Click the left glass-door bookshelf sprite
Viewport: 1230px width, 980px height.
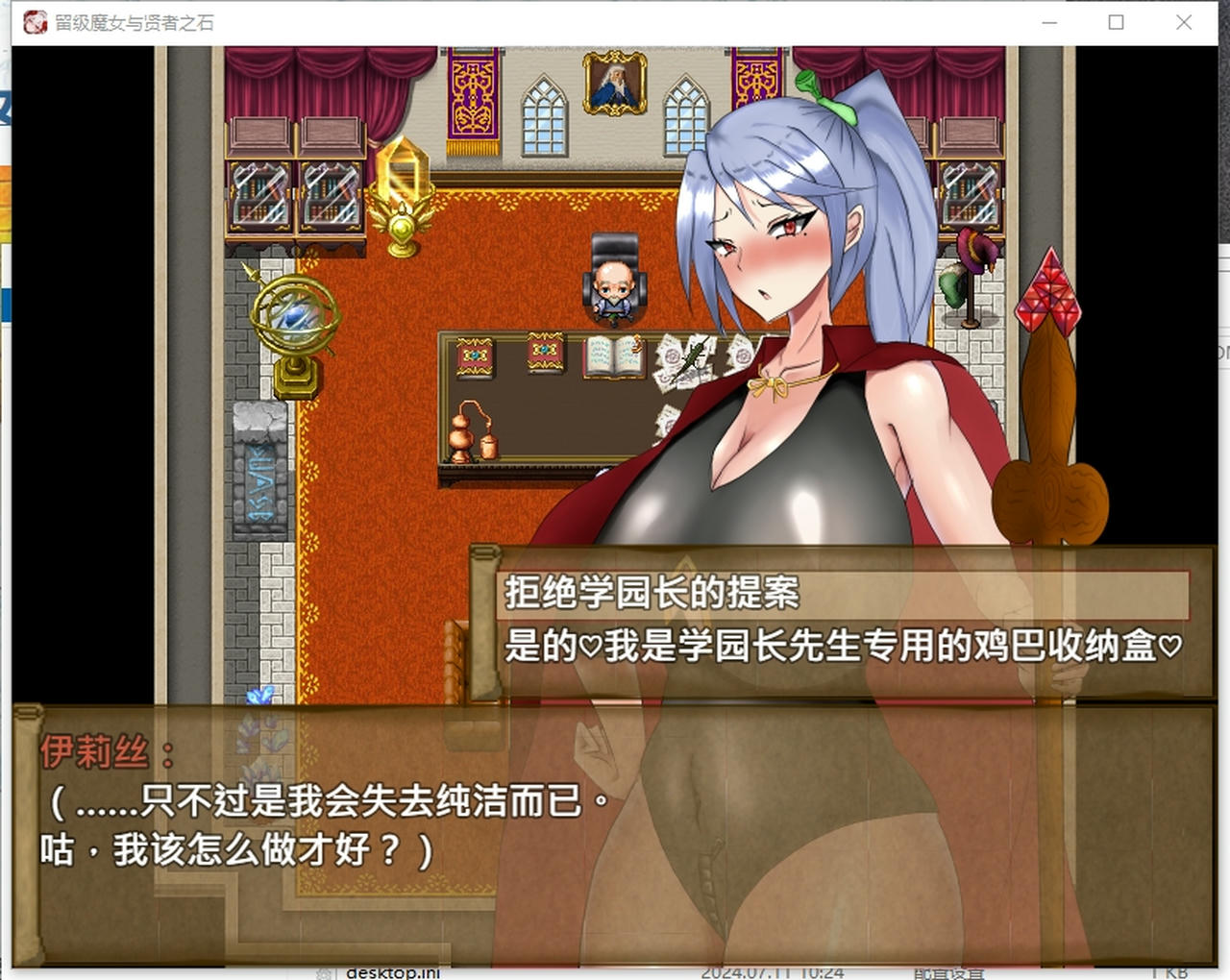(x=259, y=192)
